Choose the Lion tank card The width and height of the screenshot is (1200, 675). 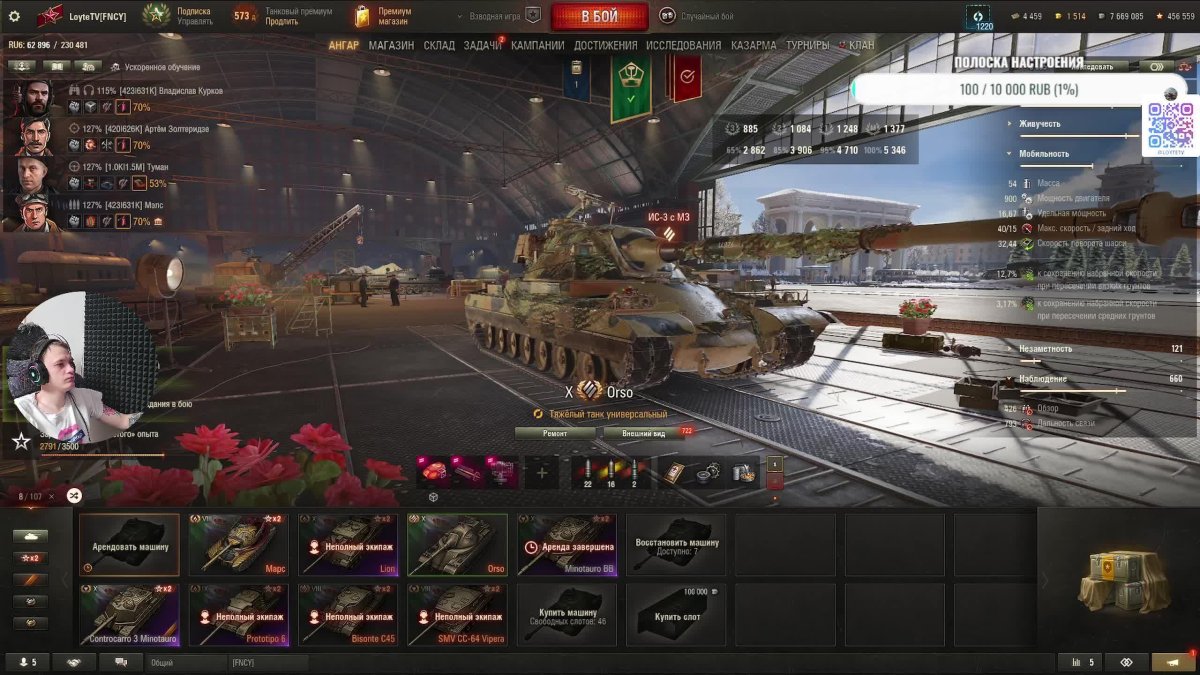348,545
